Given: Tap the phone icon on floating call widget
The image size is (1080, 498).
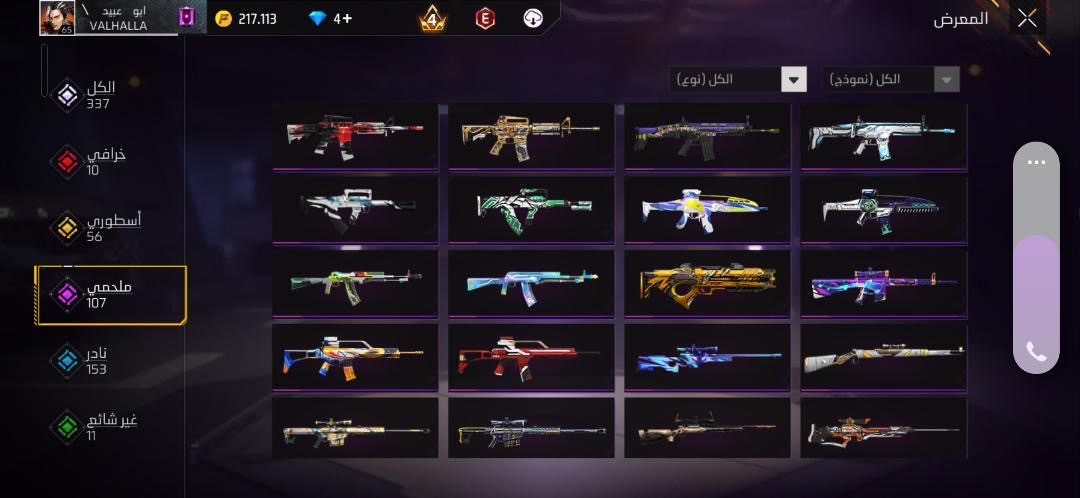Looking at the screenshot, I should click(x=1036, y=351).
